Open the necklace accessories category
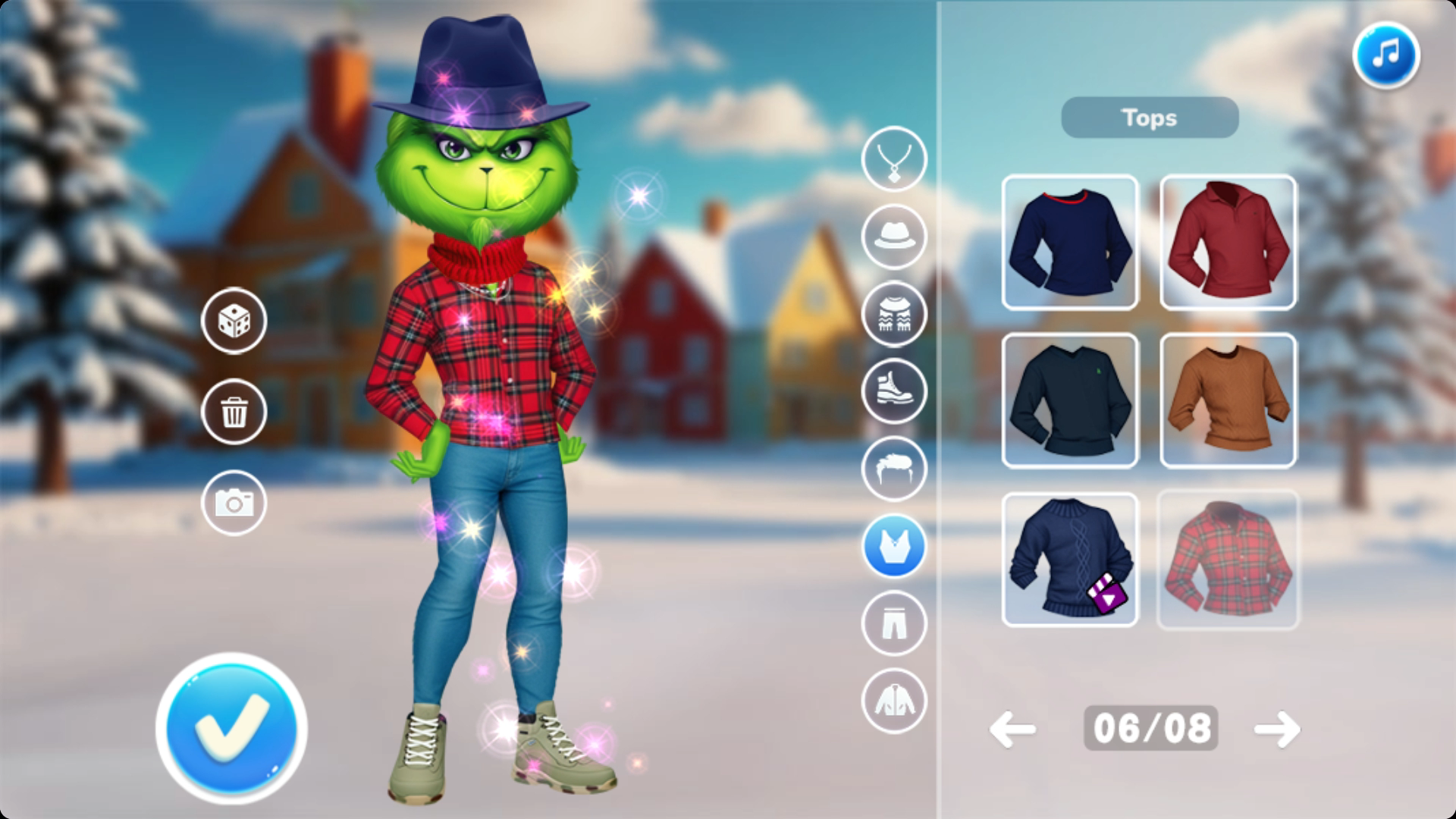This screenshot has height=819, width=1456. point(894,159)
